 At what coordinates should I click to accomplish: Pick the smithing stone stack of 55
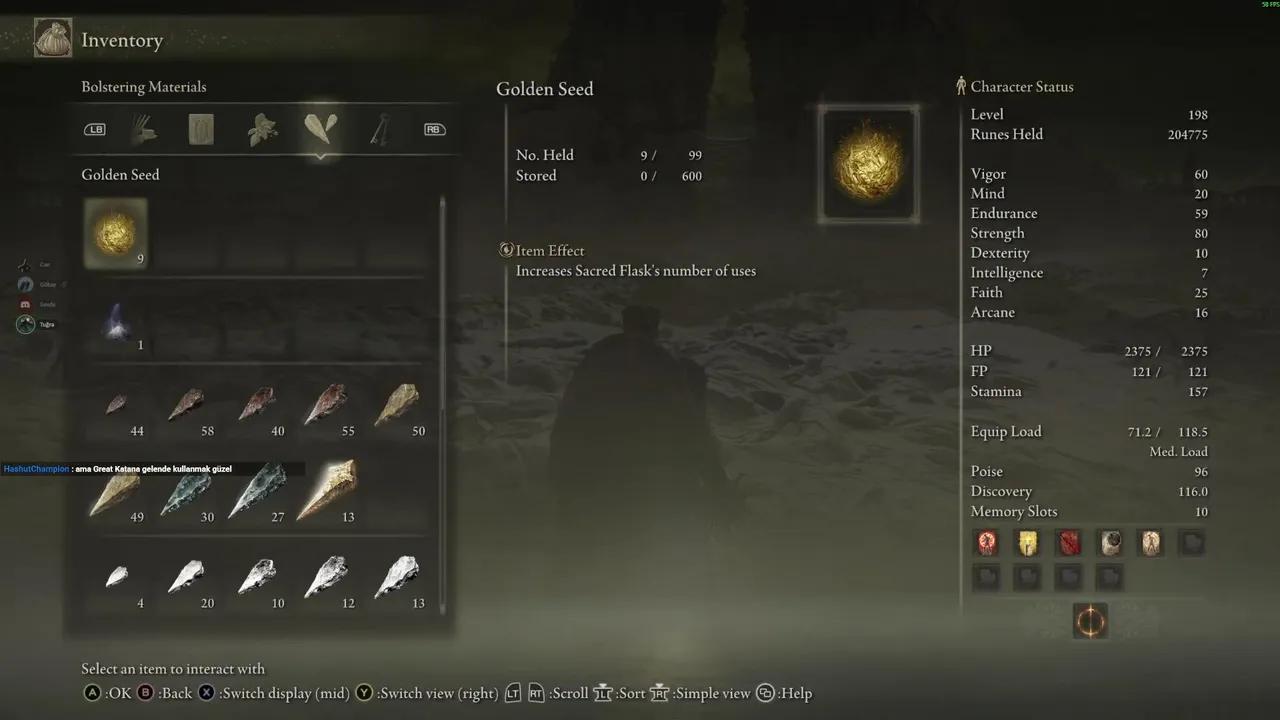[x=326, y=405]
